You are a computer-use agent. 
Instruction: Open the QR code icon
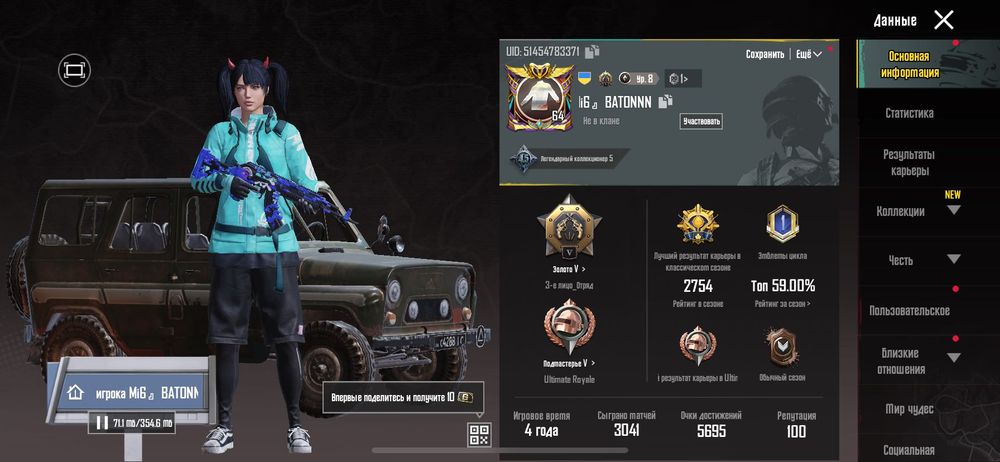pyautogui.click(x=479, y=434)
